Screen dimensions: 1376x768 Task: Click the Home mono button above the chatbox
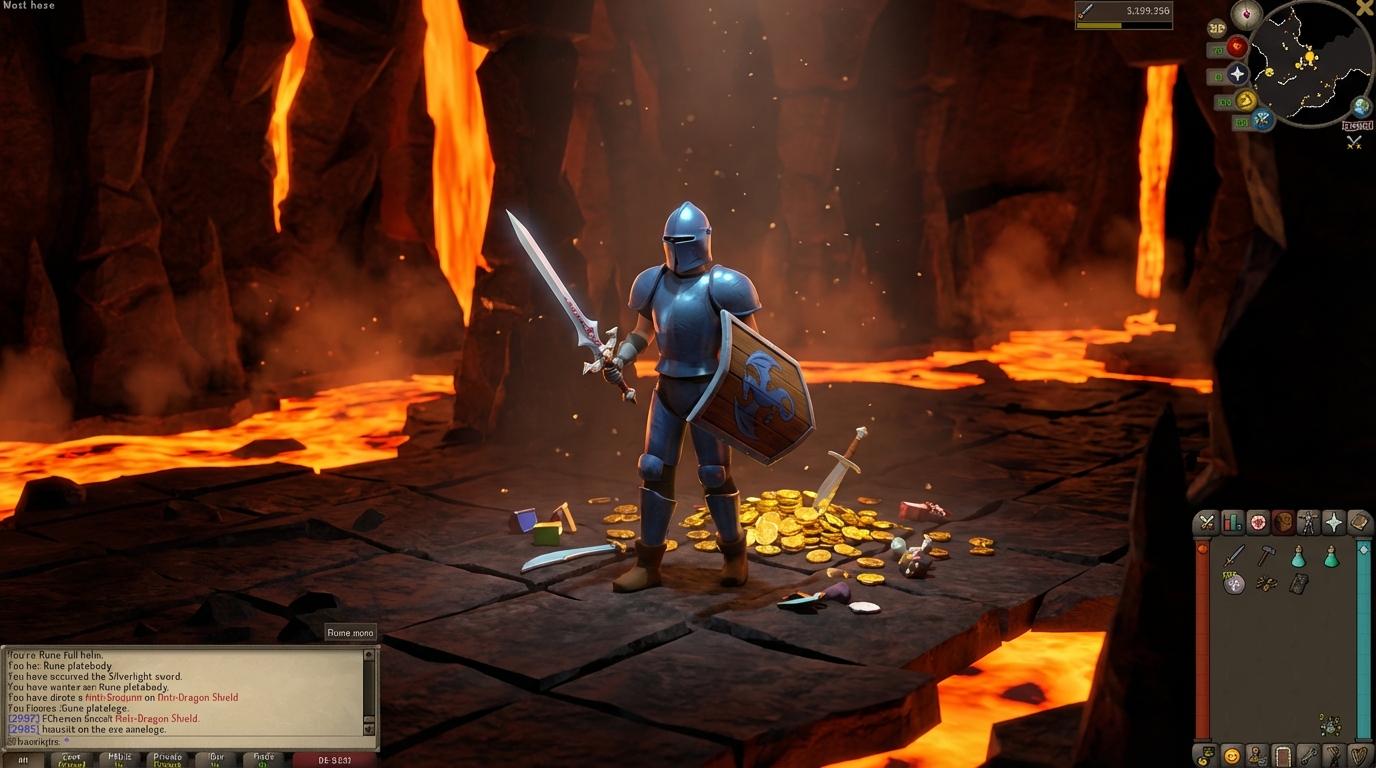coord(349,632)
